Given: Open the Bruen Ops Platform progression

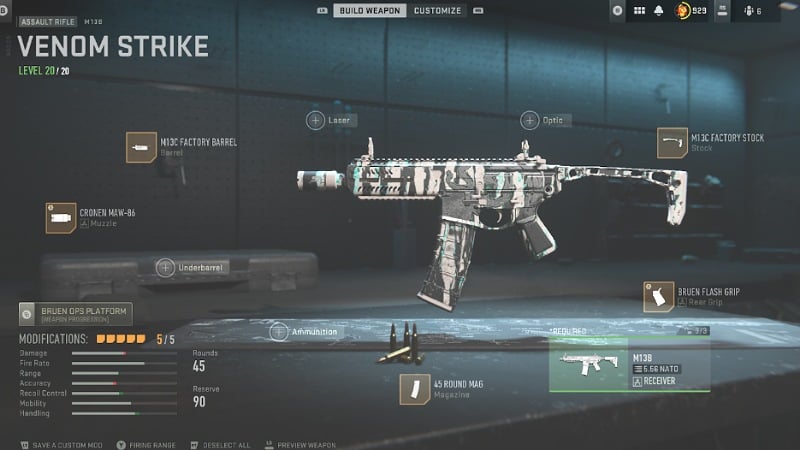Looking at the screenshot, I should (75, 314).
